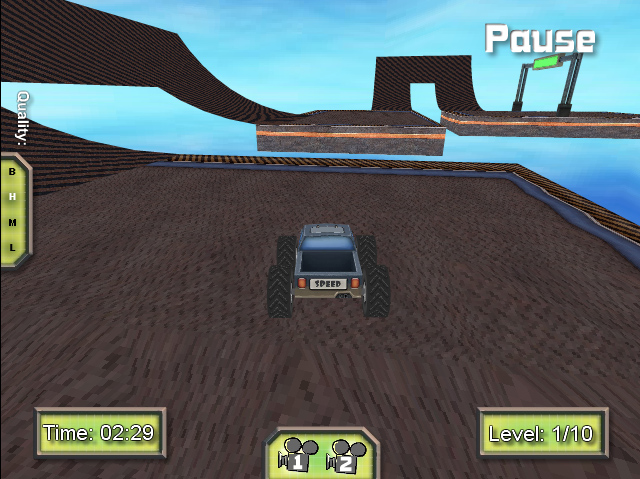Set quality to H (high)
This screenshot has height=479, width=640.
click(12, 196)
